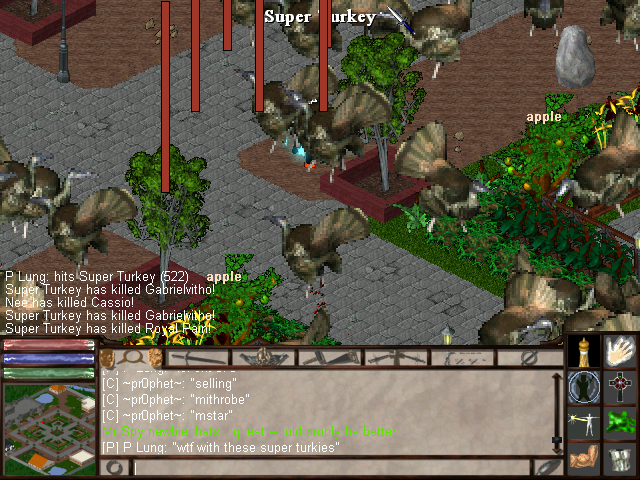Image resolution: width=640 pixels, height=480 pixels.
Task: Click the quill feather button by chat
Action: point(548,467)
